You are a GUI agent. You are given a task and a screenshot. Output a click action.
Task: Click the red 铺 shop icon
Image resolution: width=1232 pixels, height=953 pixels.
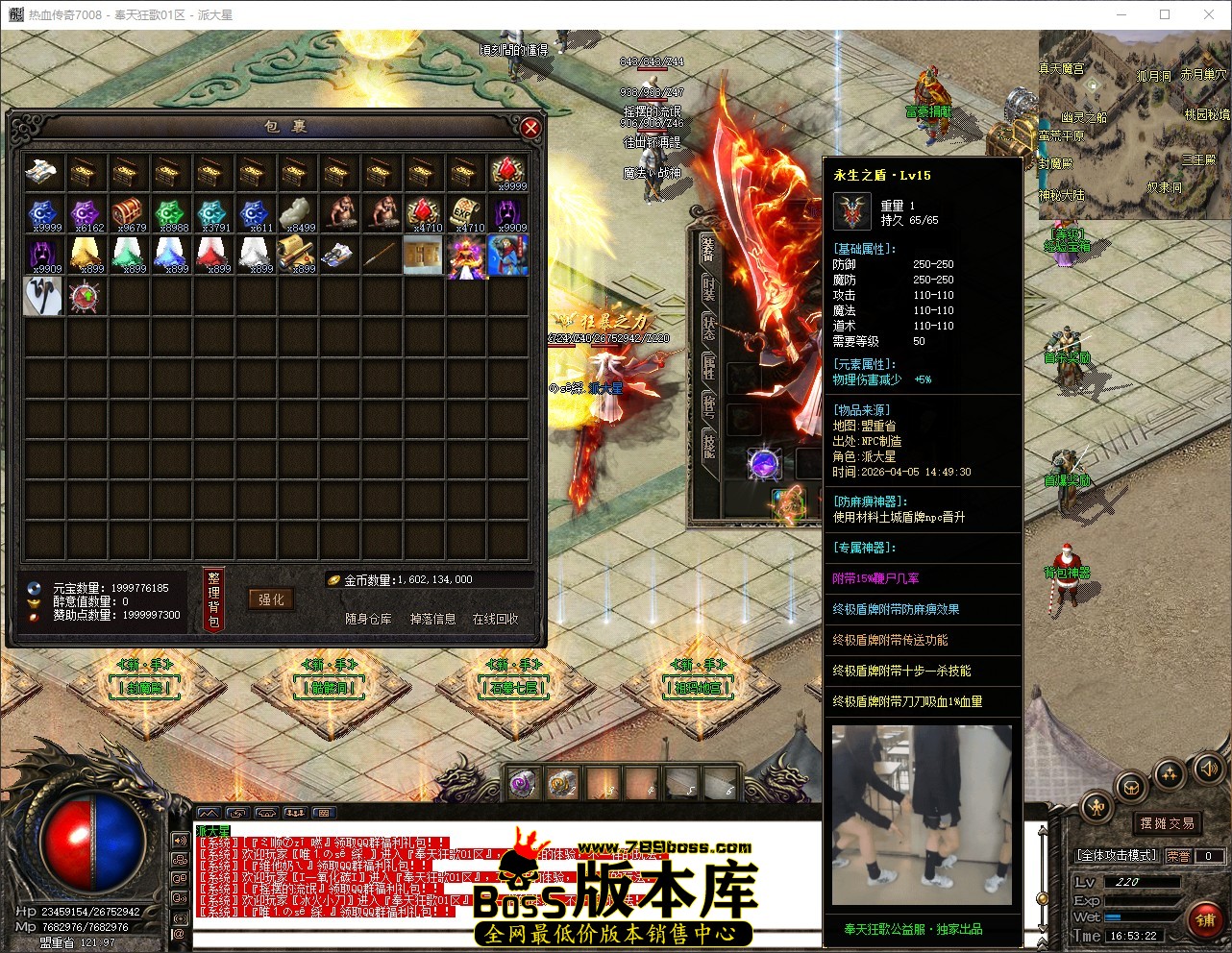click(1206, 919)
